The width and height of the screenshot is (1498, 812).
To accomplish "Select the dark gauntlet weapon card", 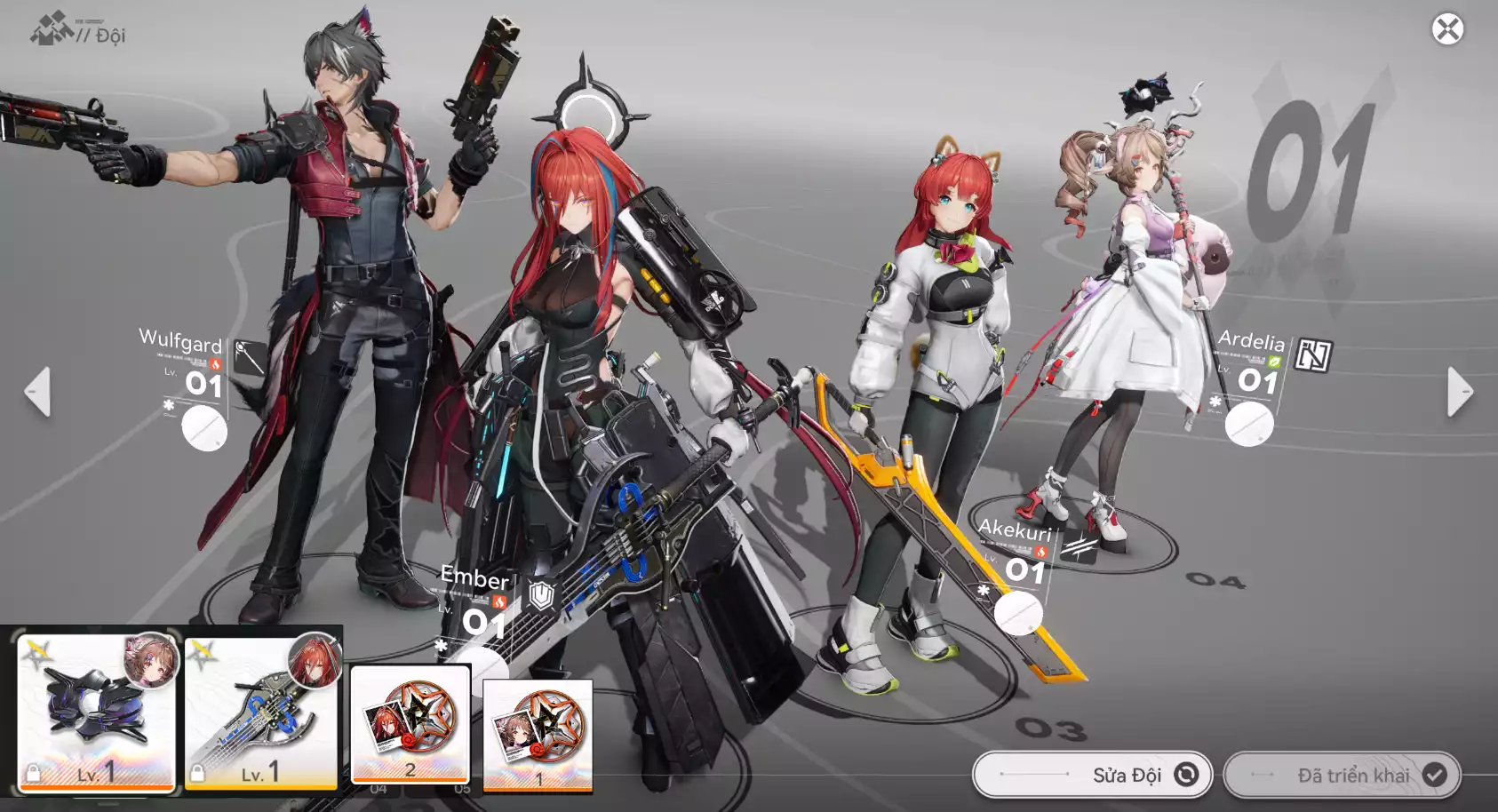I will 96,712.
